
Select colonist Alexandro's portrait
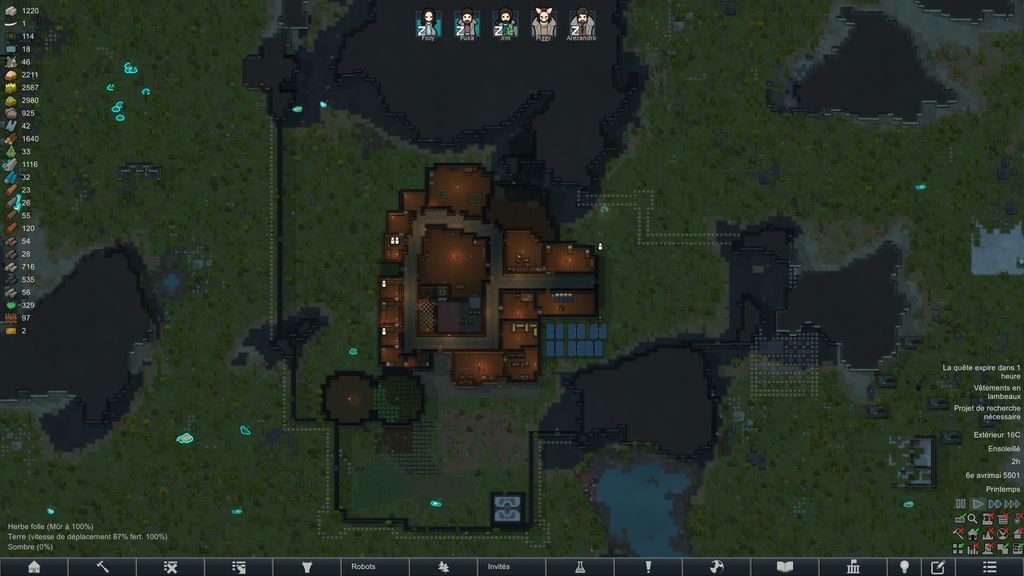(x=580, y=23)
